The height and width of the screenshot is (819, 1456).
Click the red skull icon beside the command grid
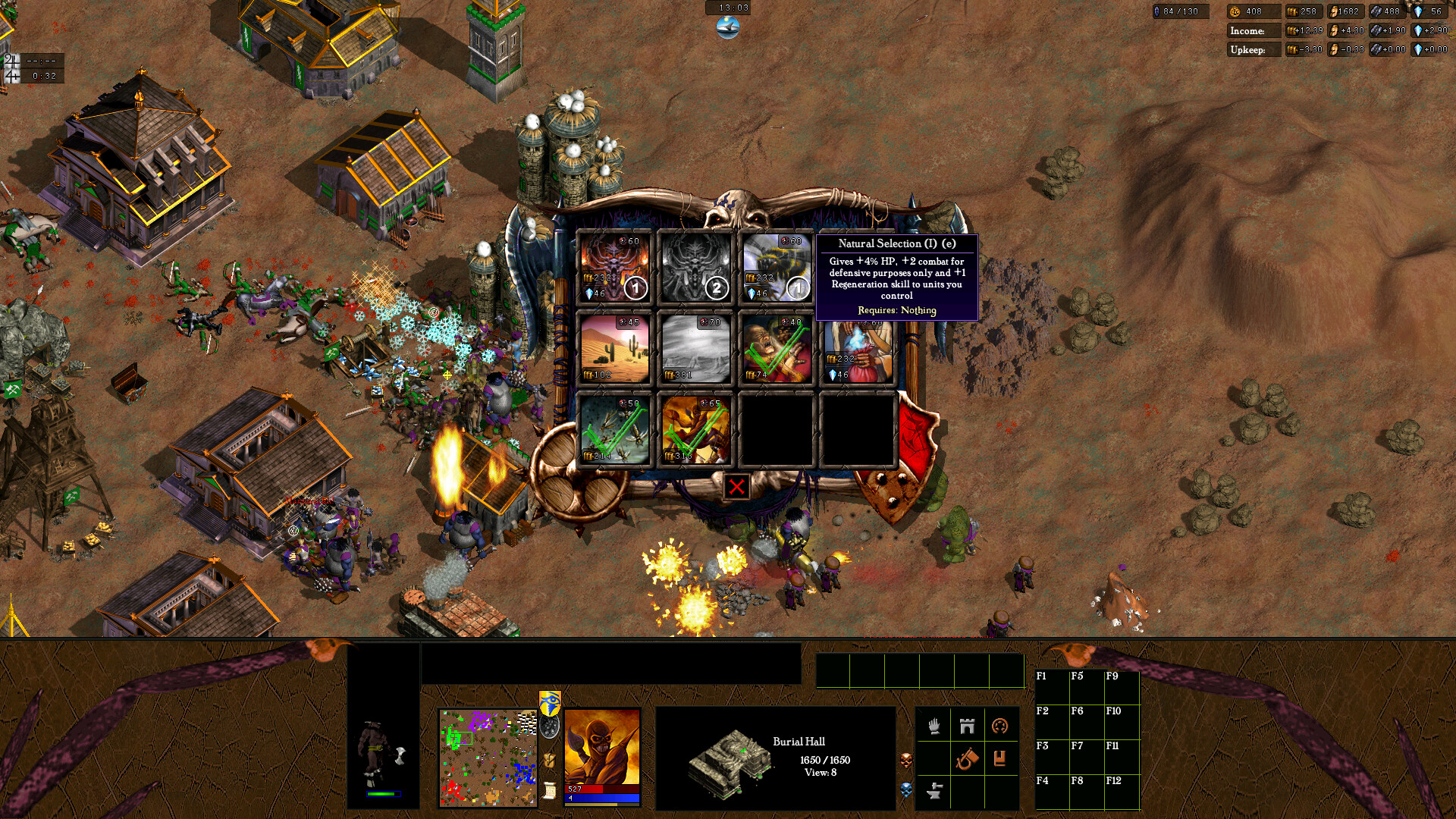[x=907, y=758]
